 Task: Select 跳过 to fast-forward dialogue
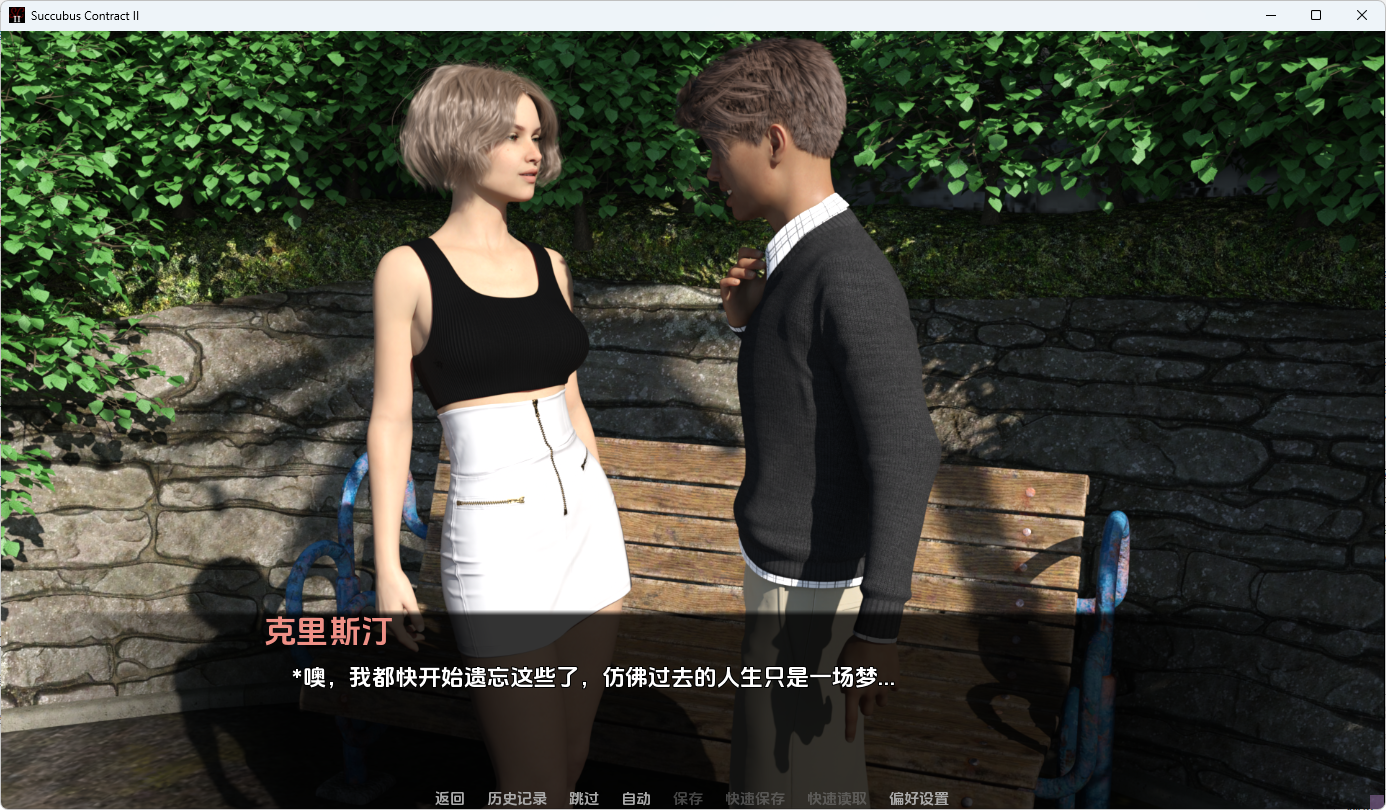[x=583, y=798]
